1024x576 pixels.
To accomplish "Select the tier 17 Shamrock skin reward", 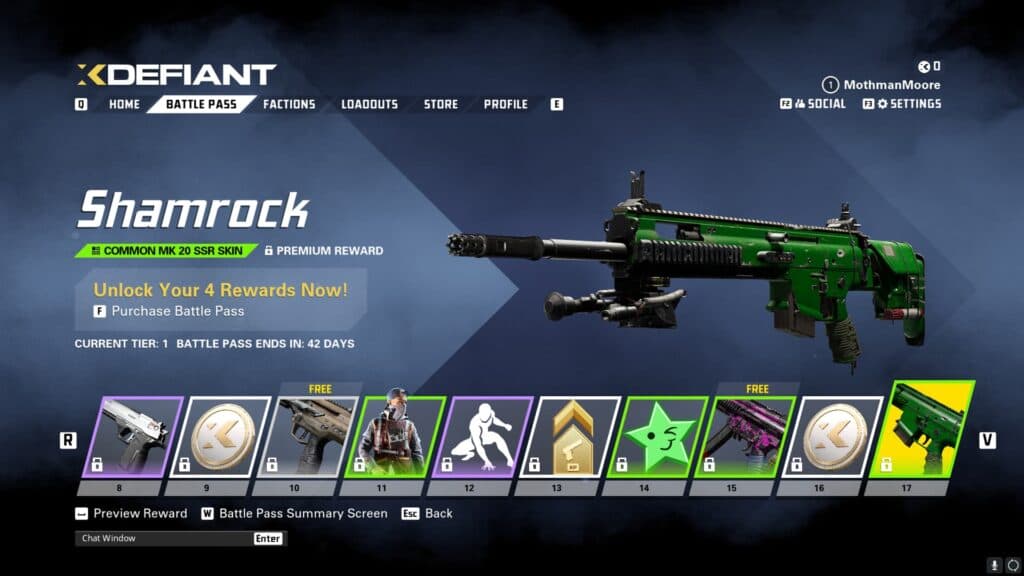I will 919,430.
